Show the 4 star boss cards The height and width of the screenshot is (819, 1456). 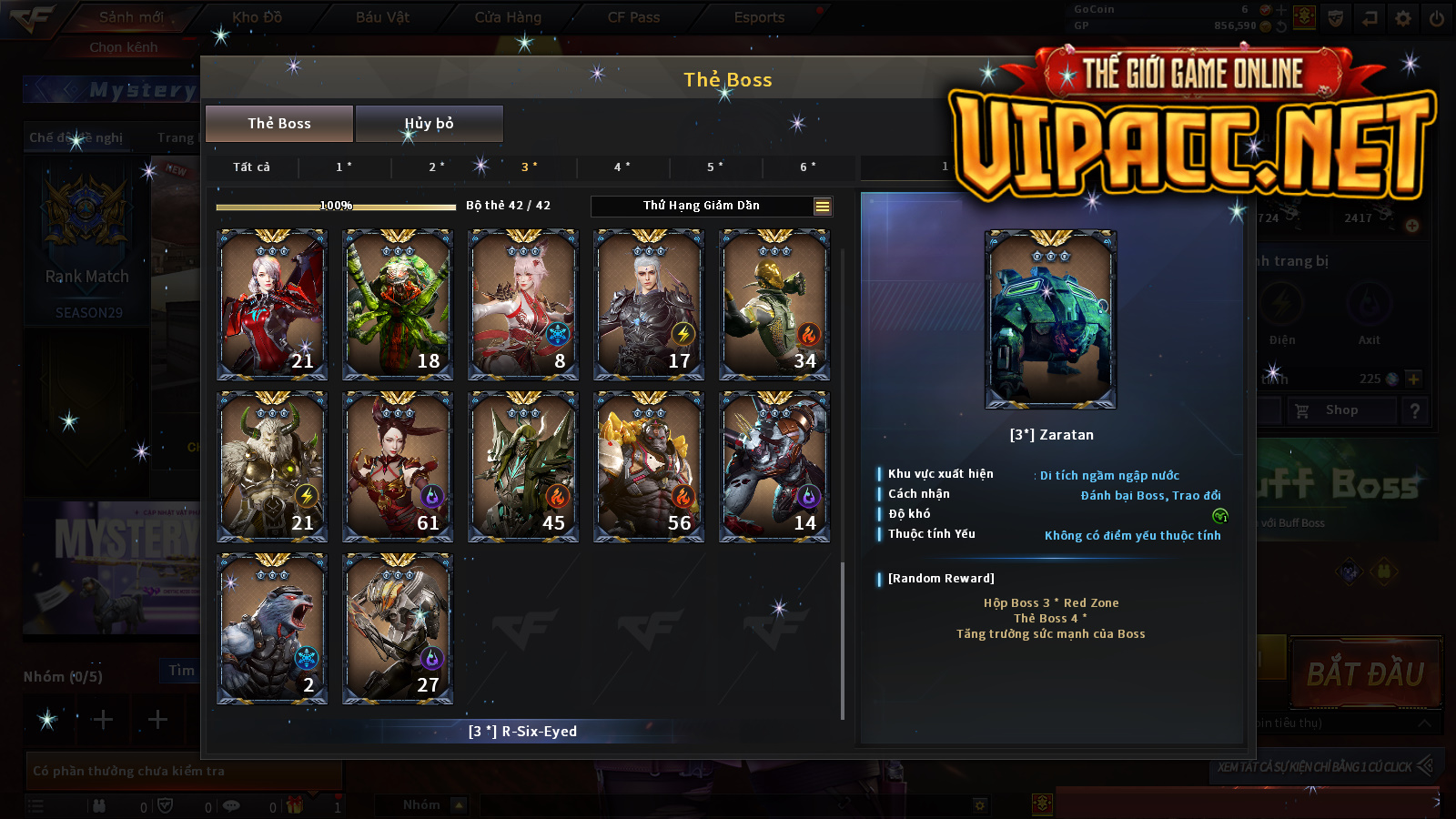[x=622, y=167]
